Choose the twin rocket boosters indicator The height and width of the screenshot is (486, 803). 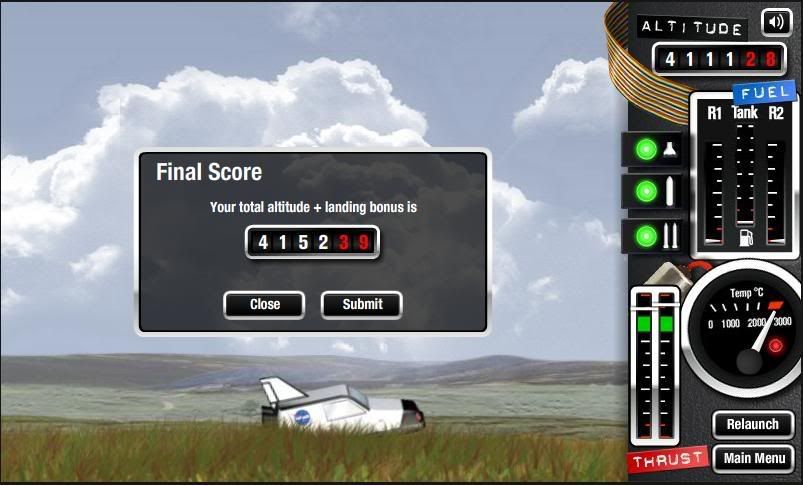click(654, 236)
